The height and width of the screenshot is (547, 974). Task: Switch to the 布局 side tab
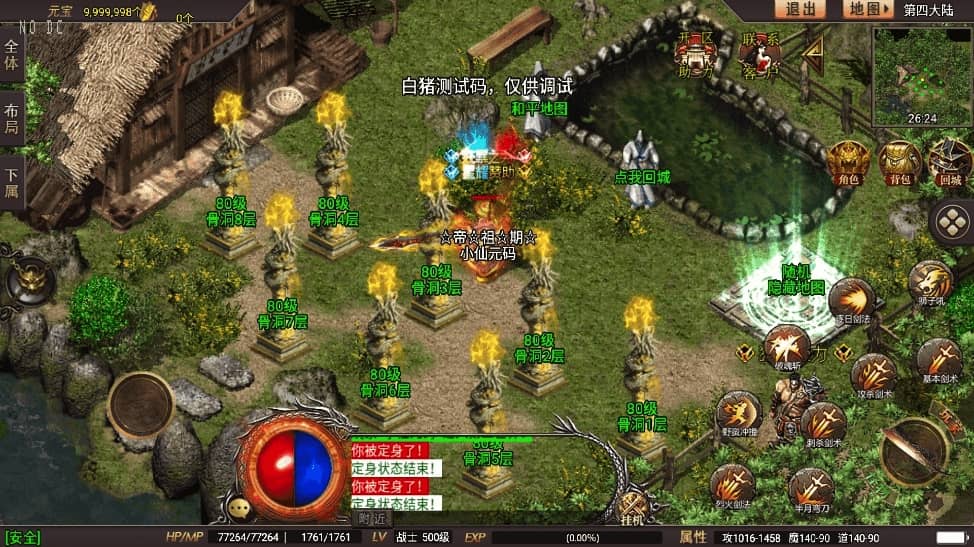tap(12, 120)
